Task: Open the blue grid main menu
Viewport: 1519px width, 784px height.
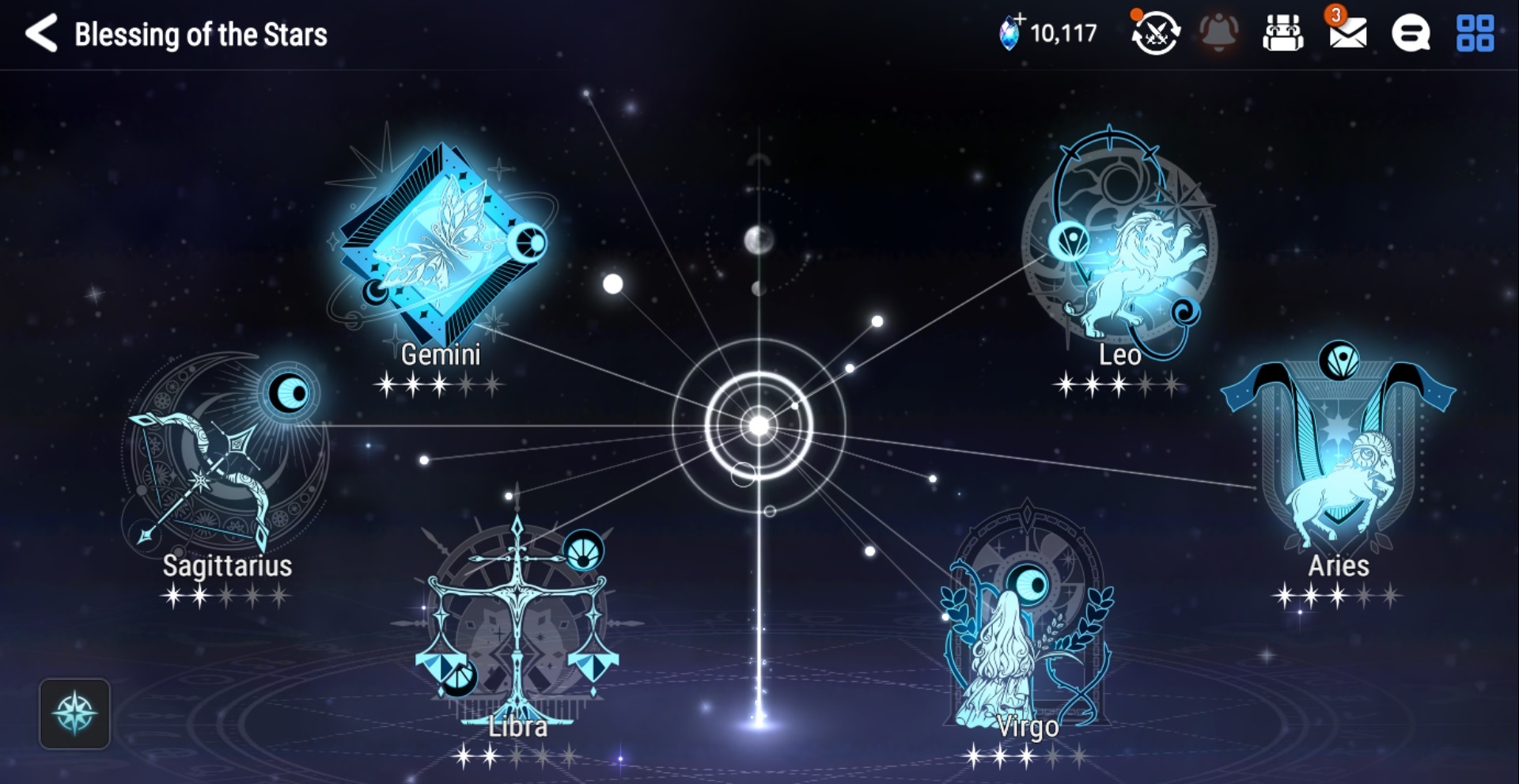Action: point(1475,34)
